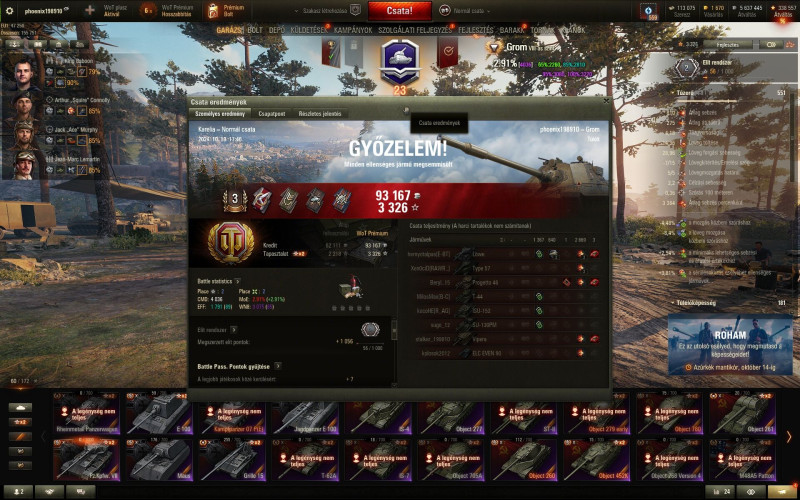Go to the DEPÓ menu

coord(279,31)
